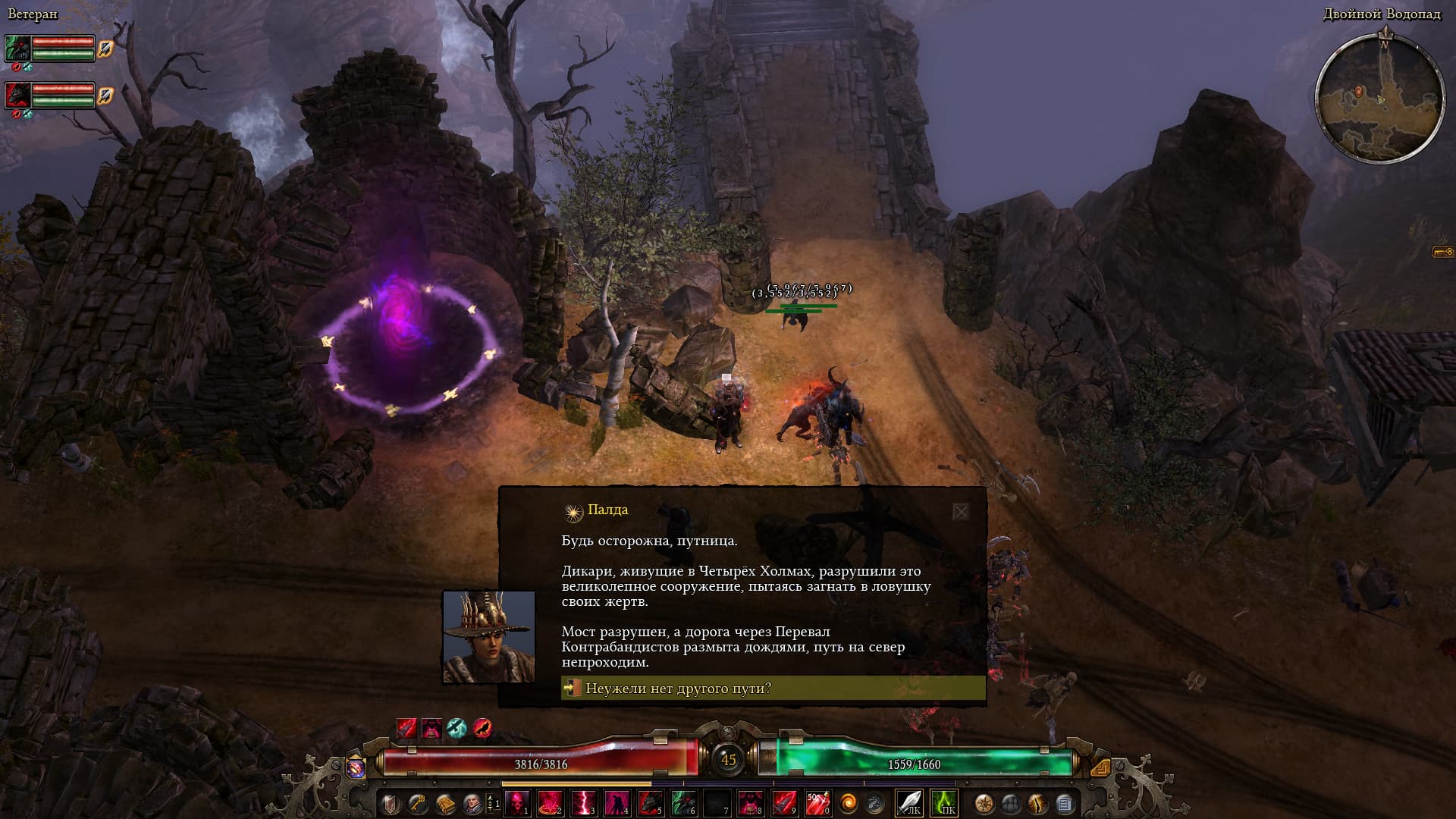The height and width of the screenshot is (819, 1456).
Task: Close the Палда dialogue window
Action: point(960,512)
